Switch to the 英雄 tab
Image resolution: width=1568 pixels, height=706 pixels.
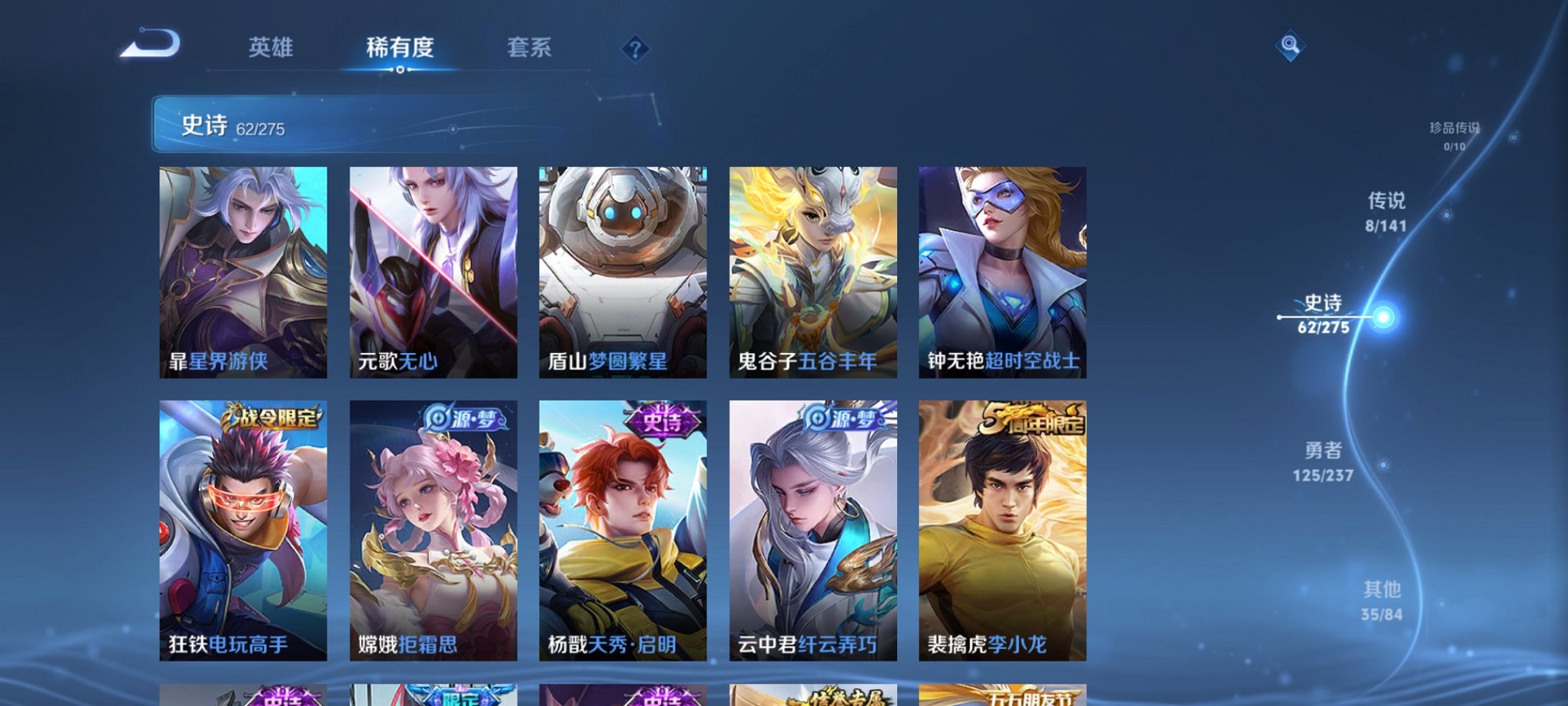point(271,48)
